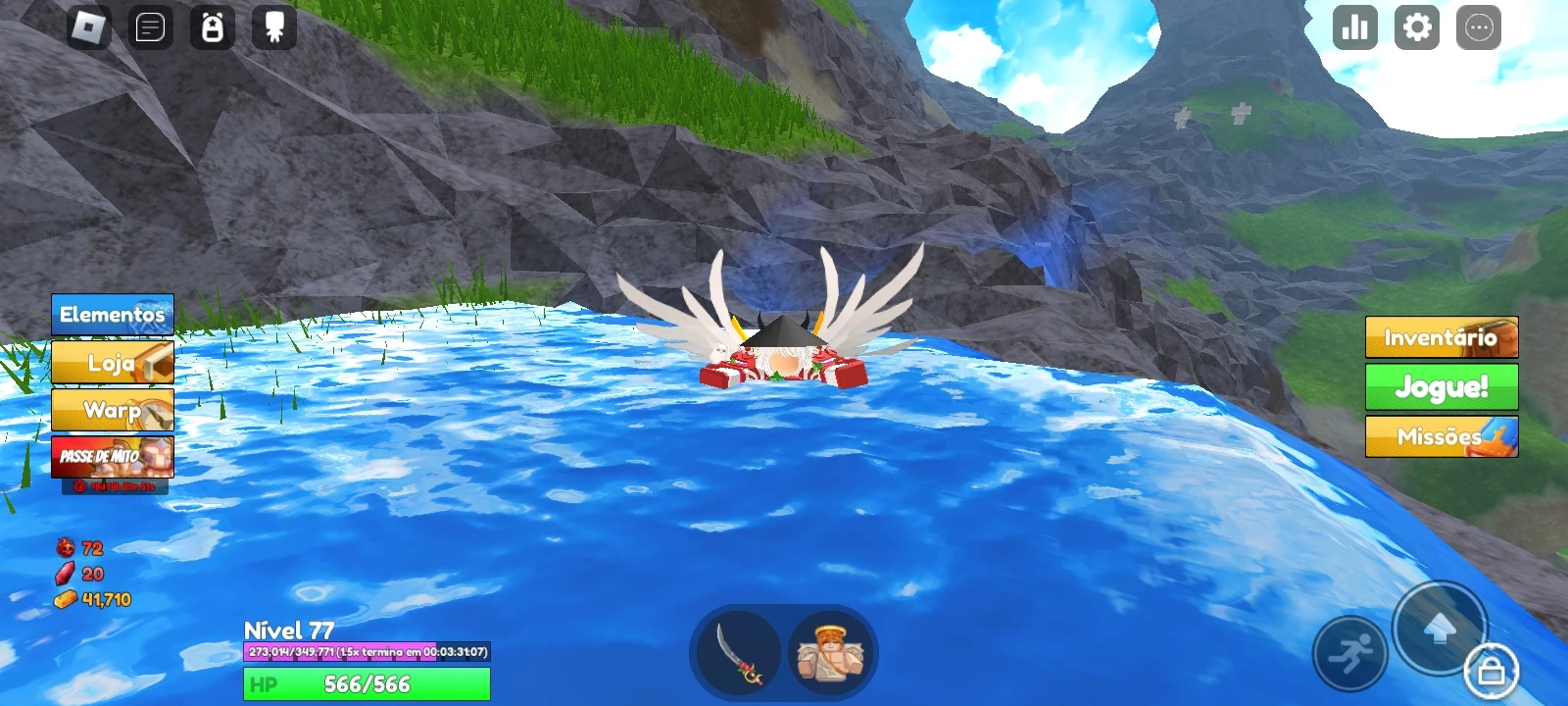
Task: Open the Inventário panel
Action: click(x=1441, y=337)
